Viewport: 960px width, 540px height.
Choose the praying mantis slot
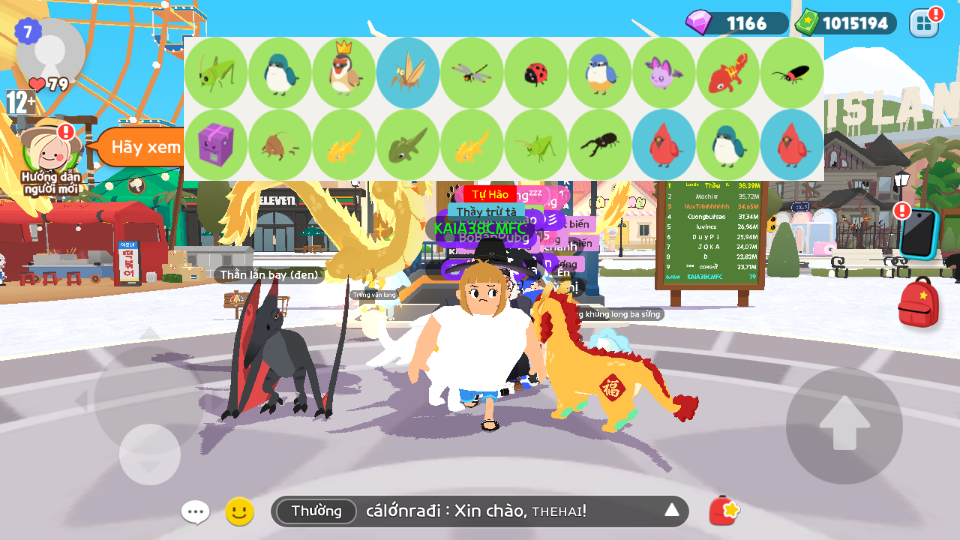(x=408, y=73)
